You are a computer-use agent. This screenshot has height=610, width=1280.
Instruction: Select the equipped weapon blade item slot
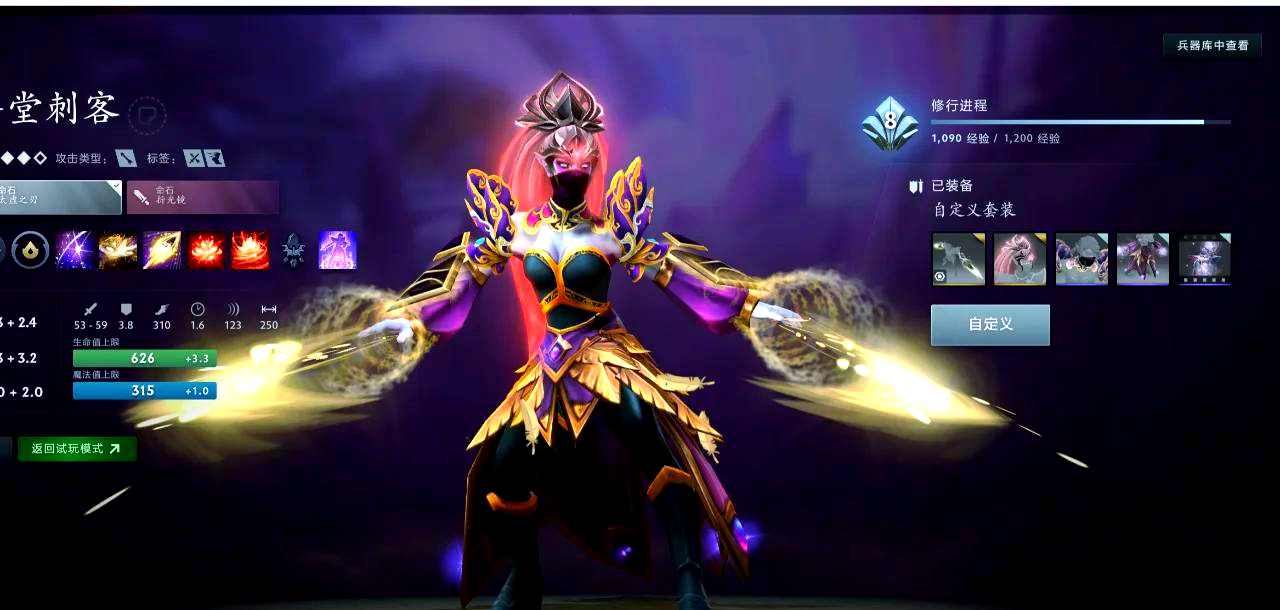[959, 259]
